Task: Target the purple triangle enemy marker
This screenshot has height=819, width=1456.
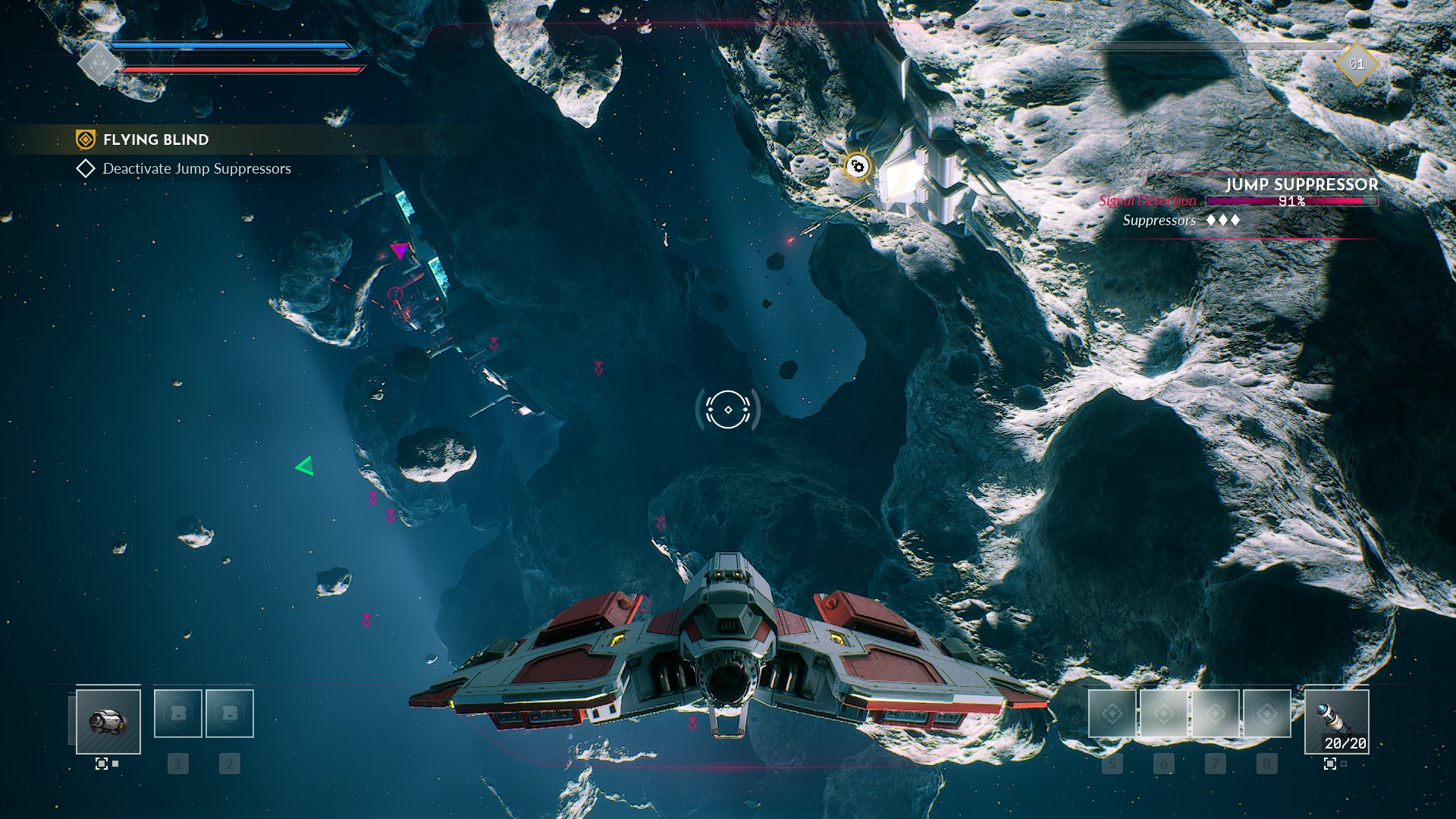Action: click(x=399, y=250)
